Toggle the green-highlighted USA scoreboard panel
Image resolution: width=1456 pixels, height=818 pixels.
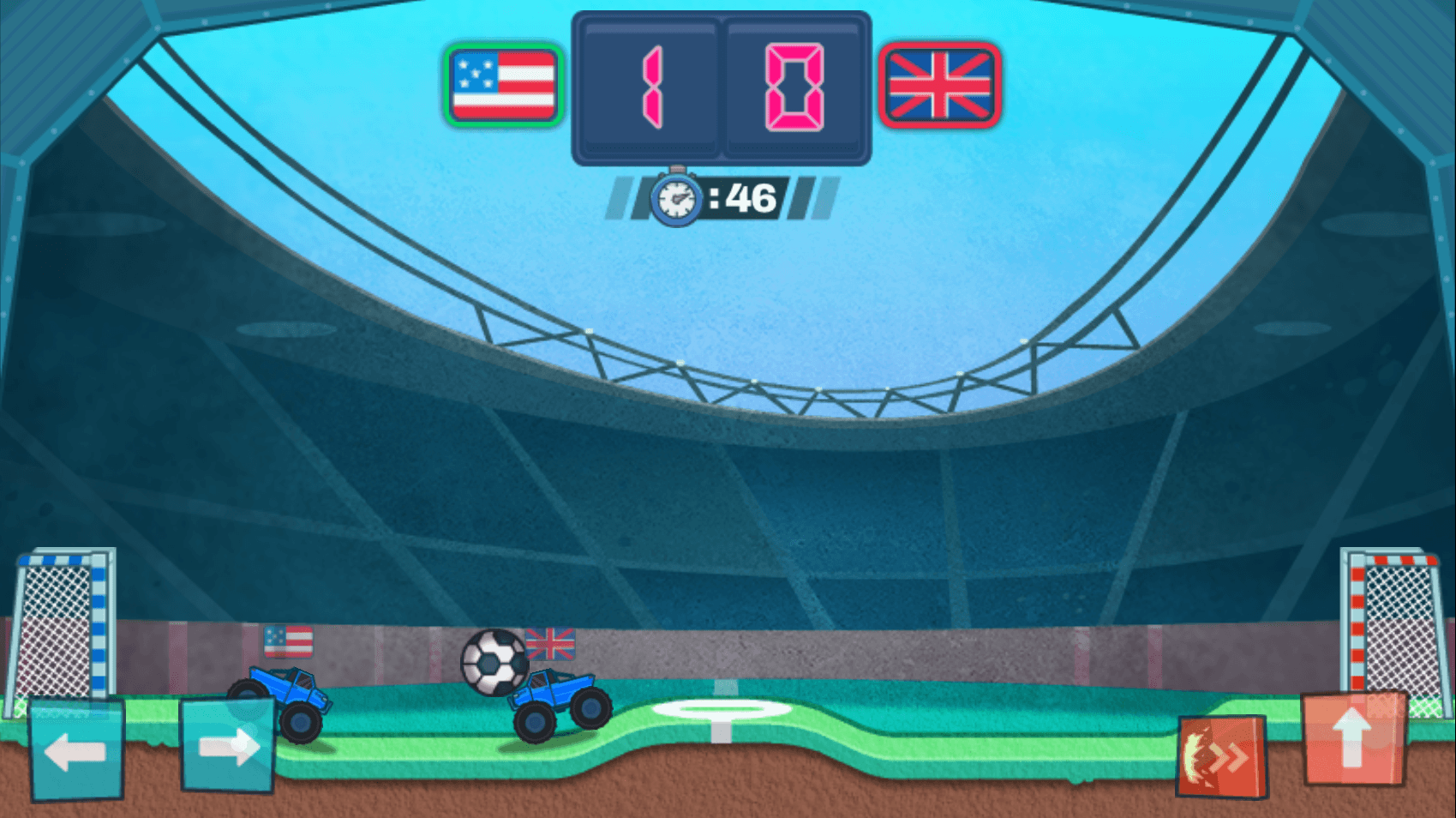point(501,86)
